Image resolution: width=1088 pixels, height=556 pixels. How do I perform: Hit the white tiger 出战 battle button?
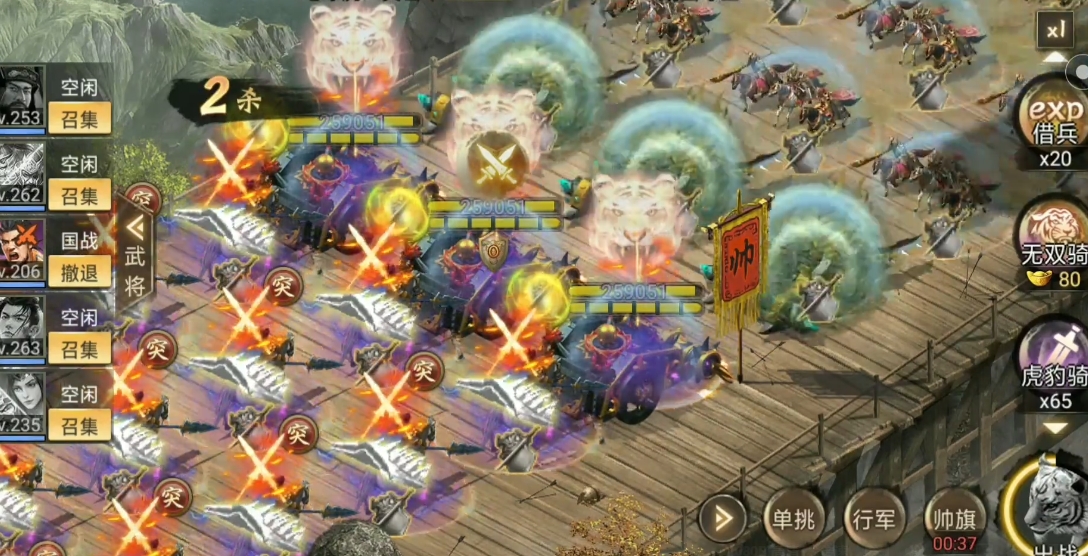(1050, 510)
